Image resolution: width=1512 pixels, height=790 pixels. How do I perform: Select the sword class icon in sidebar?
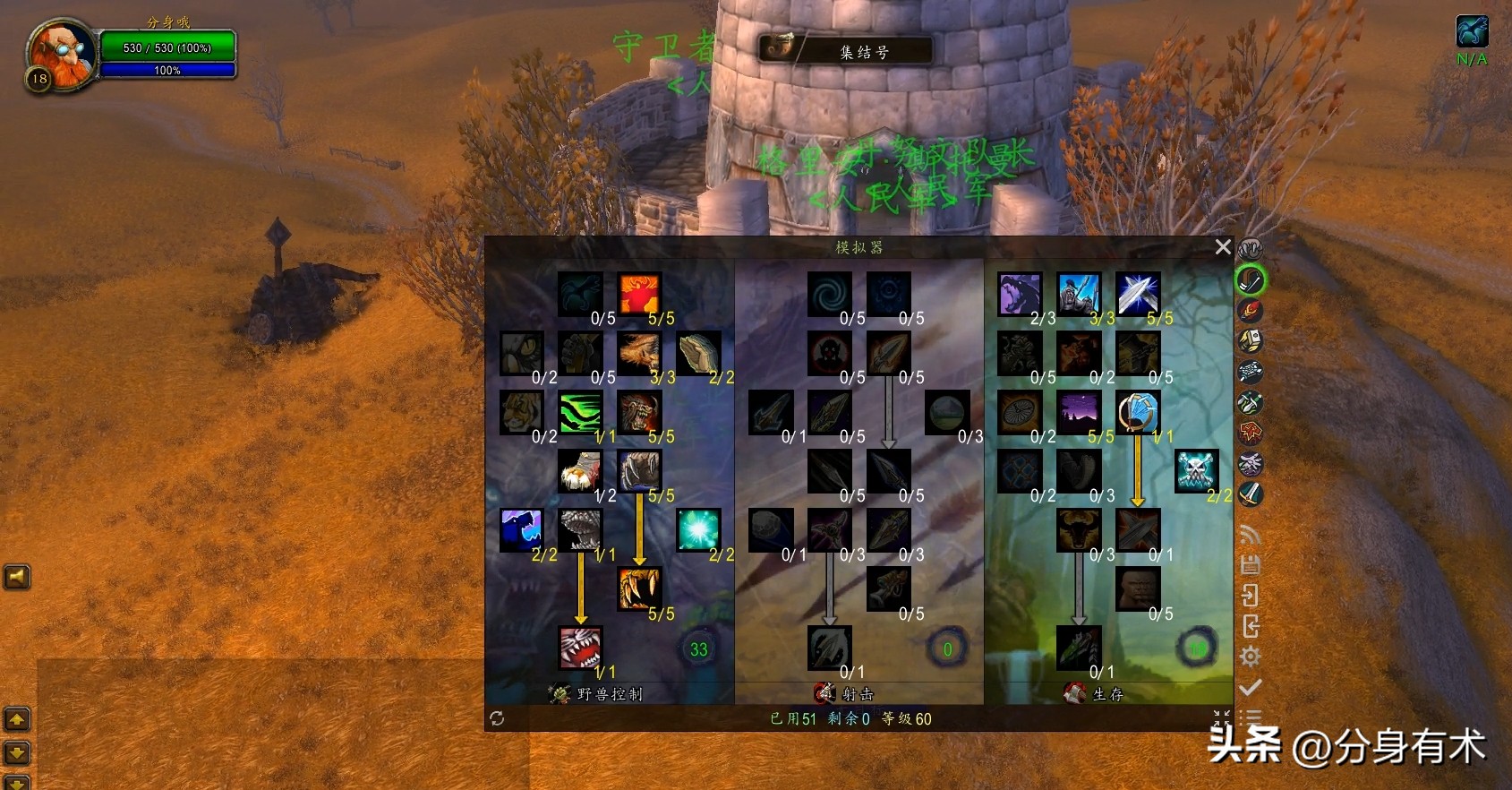point(1251,494)
